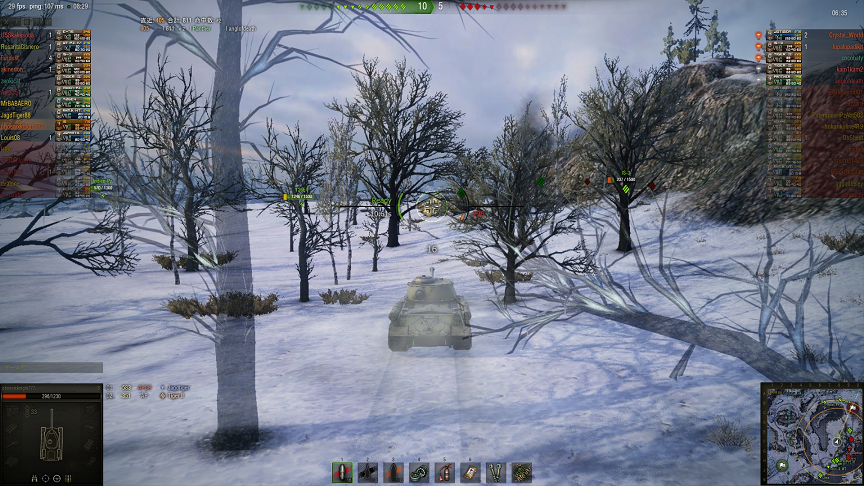Choose the third shell slot
This screenshot has width=864, height=486.
(393, 472)
